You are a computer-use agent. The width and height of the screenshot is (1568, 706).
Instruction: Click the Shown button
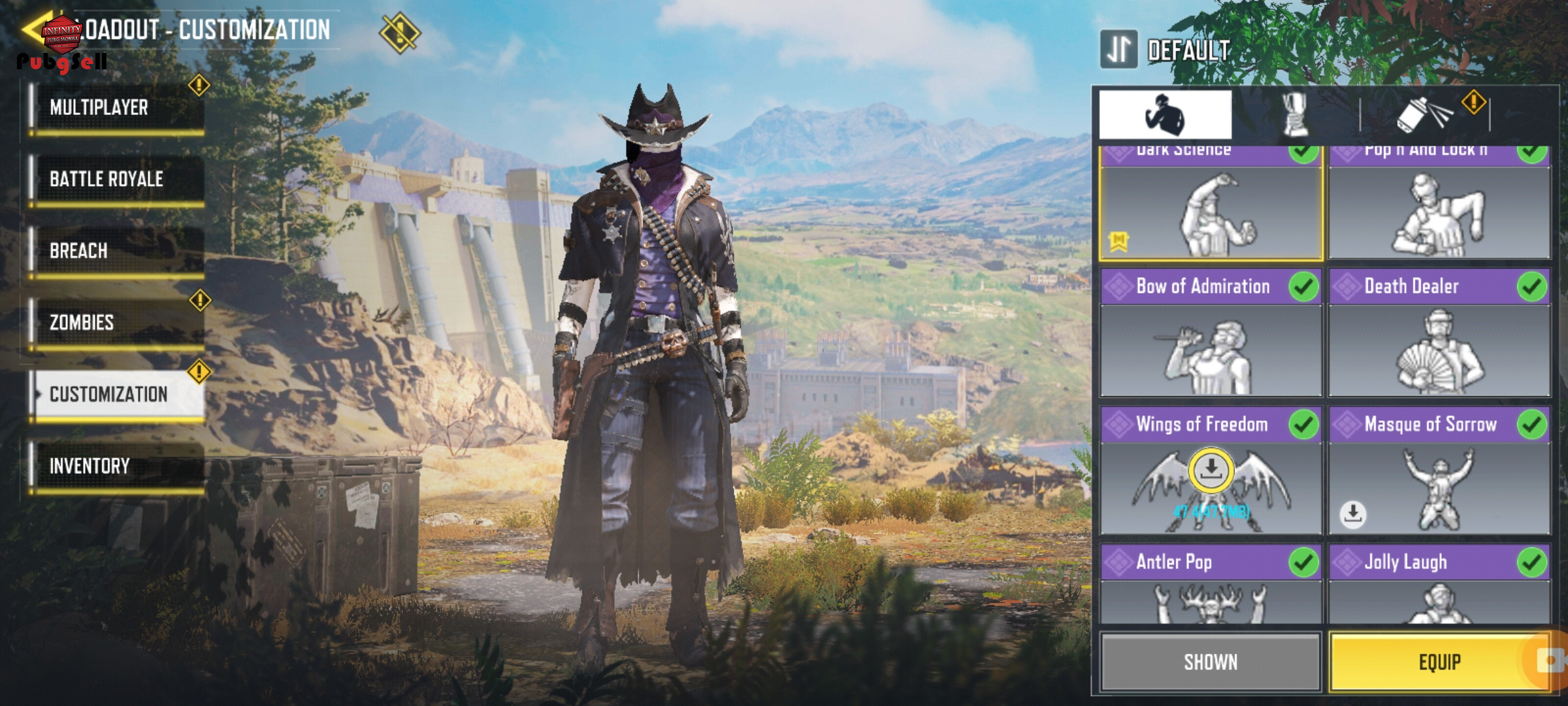pos(1211,662)
